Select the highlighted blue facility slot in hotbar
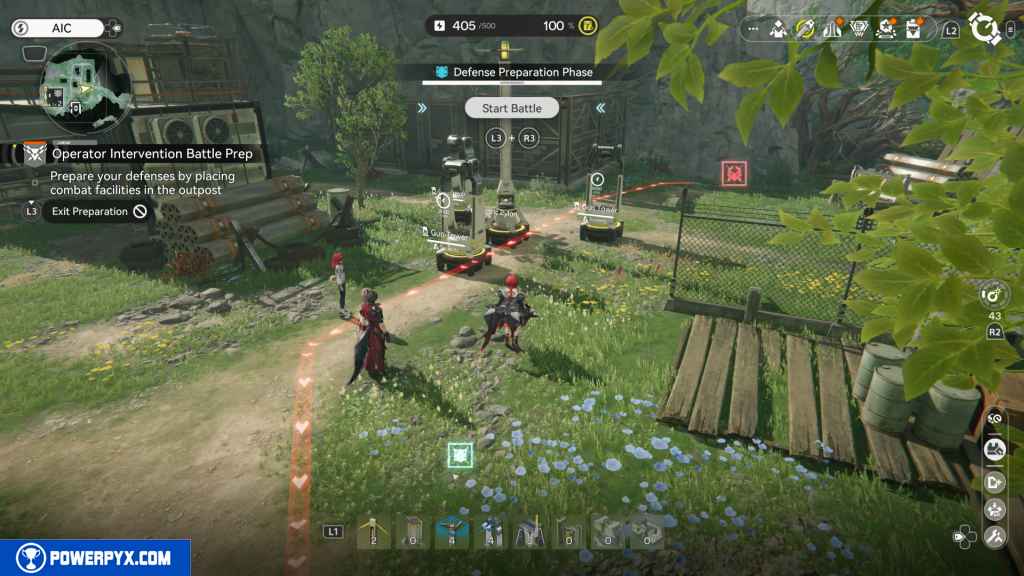 tap(452, 533)
